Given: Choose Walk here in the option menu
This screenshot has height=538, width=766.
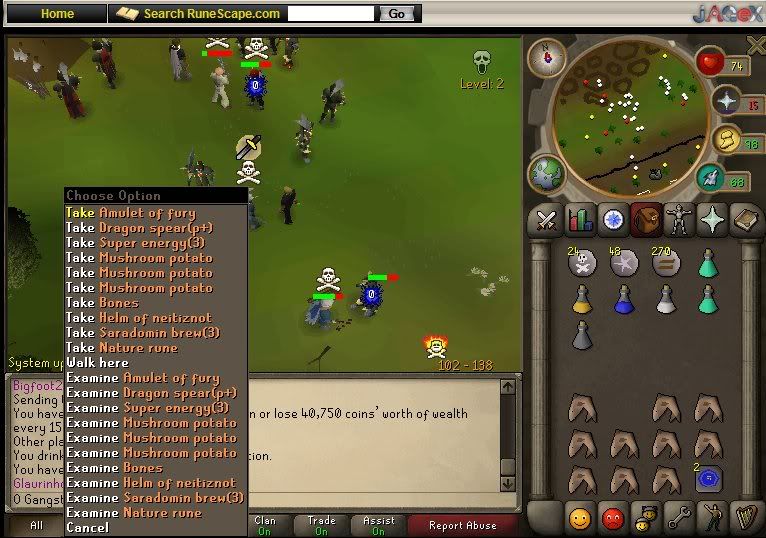Looking at the screenshot, I should pyautogui.click(x=97, y=362).
